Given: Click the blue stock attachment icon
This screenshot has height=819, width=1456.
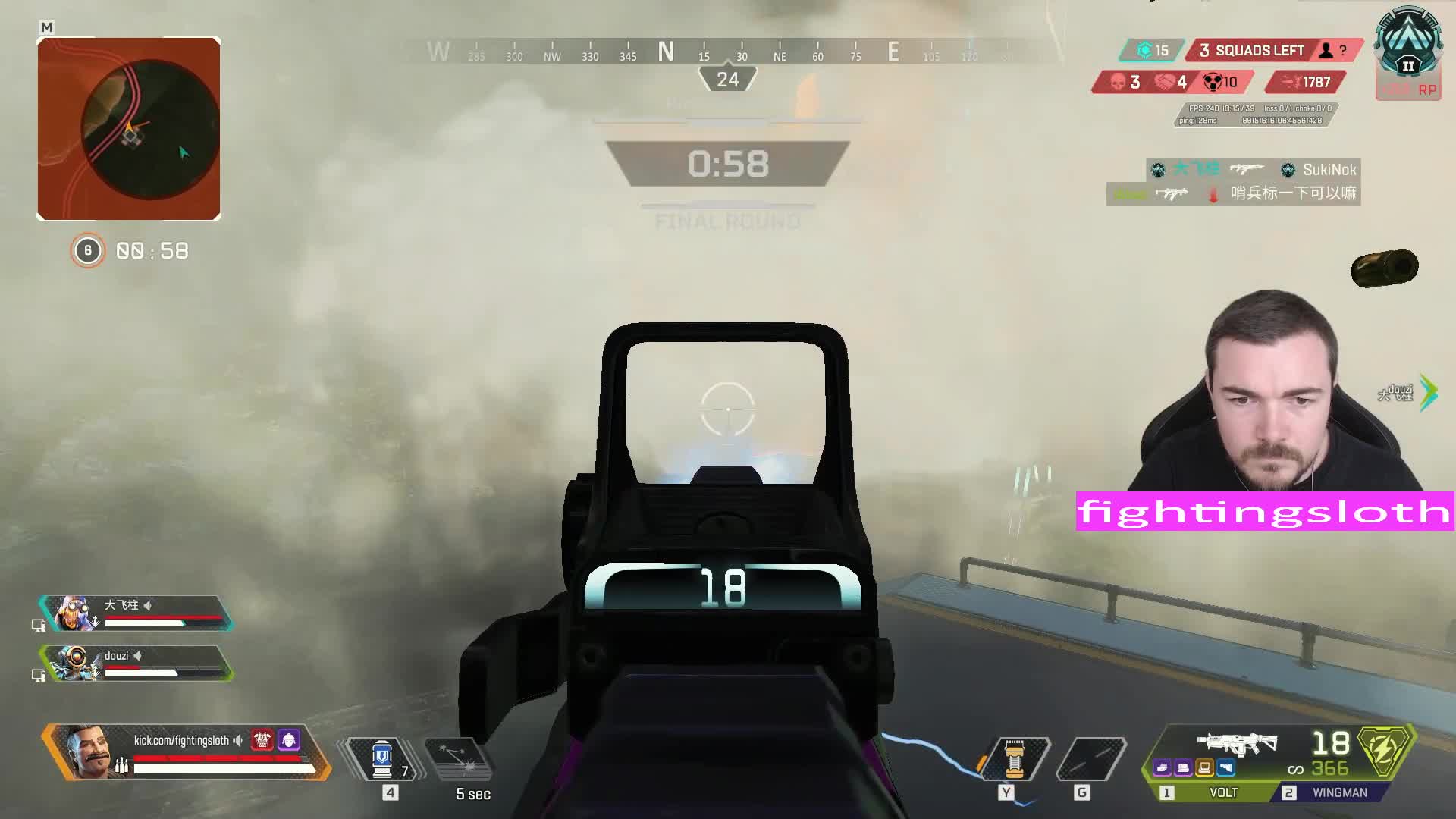Looking at the screenshot, I should (1226, 769).
